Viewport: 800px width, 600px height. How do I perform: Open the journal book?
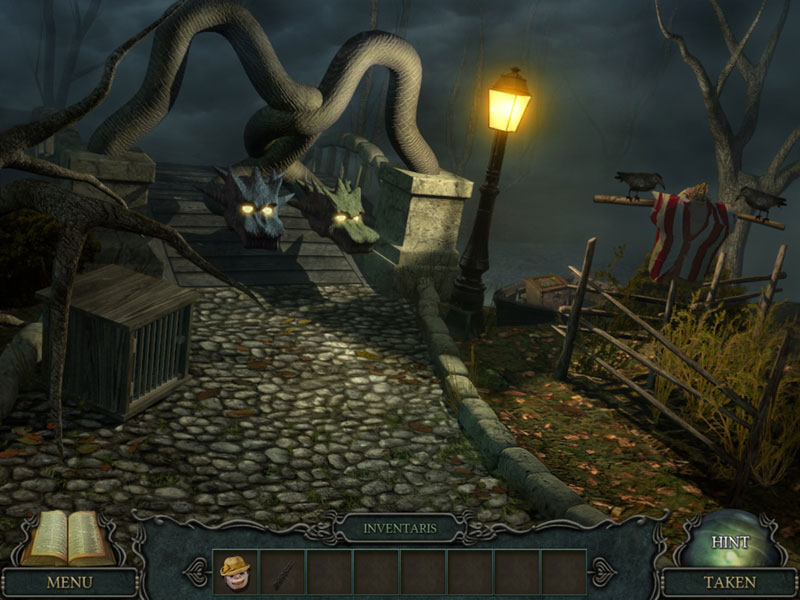[x=70, y=540]
